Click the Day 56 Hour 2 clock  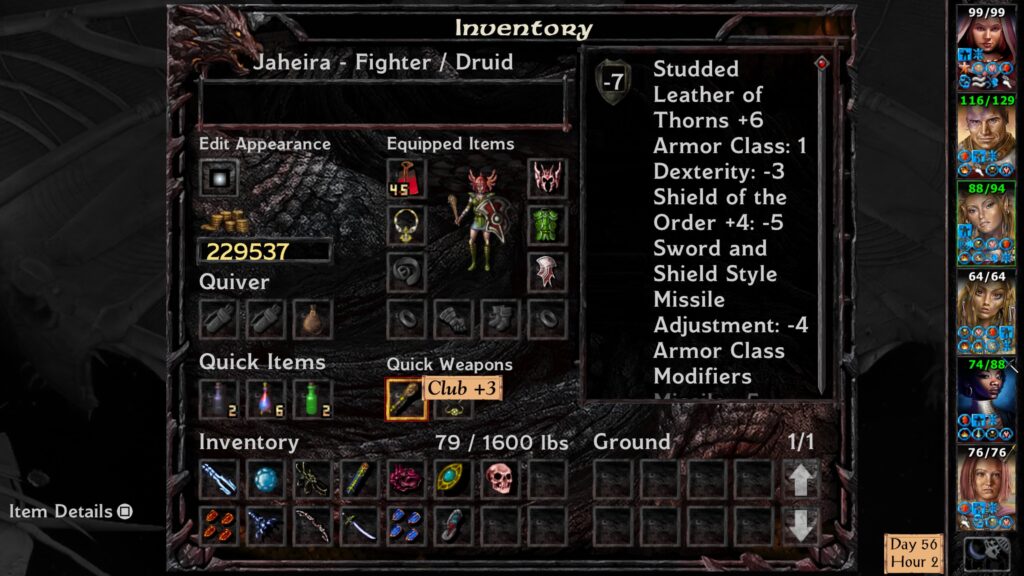[x=914, y=553]
